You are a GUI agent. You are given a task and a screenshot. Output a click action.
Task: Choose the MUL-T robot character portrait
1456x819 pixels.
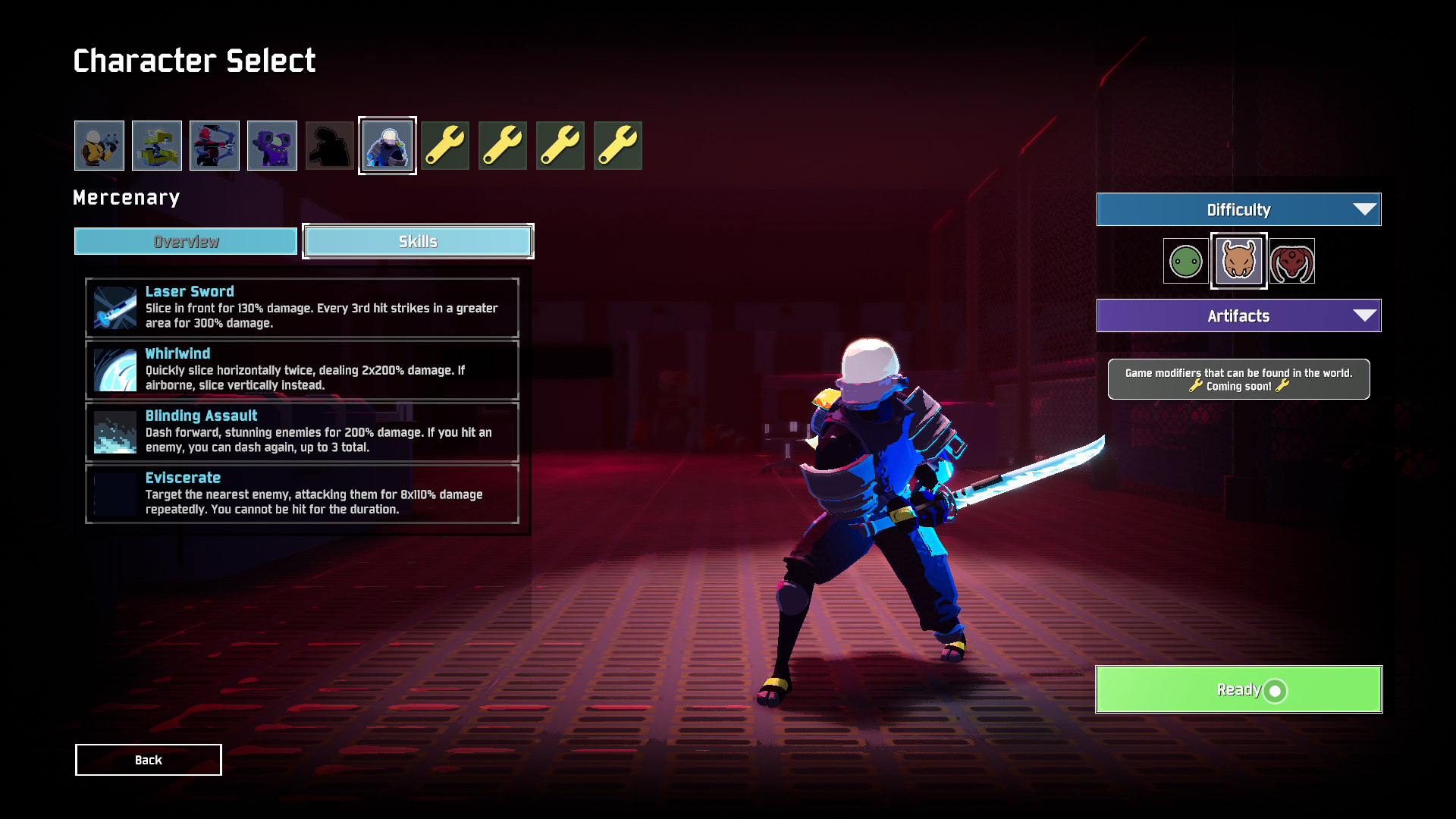pos(157,146)
